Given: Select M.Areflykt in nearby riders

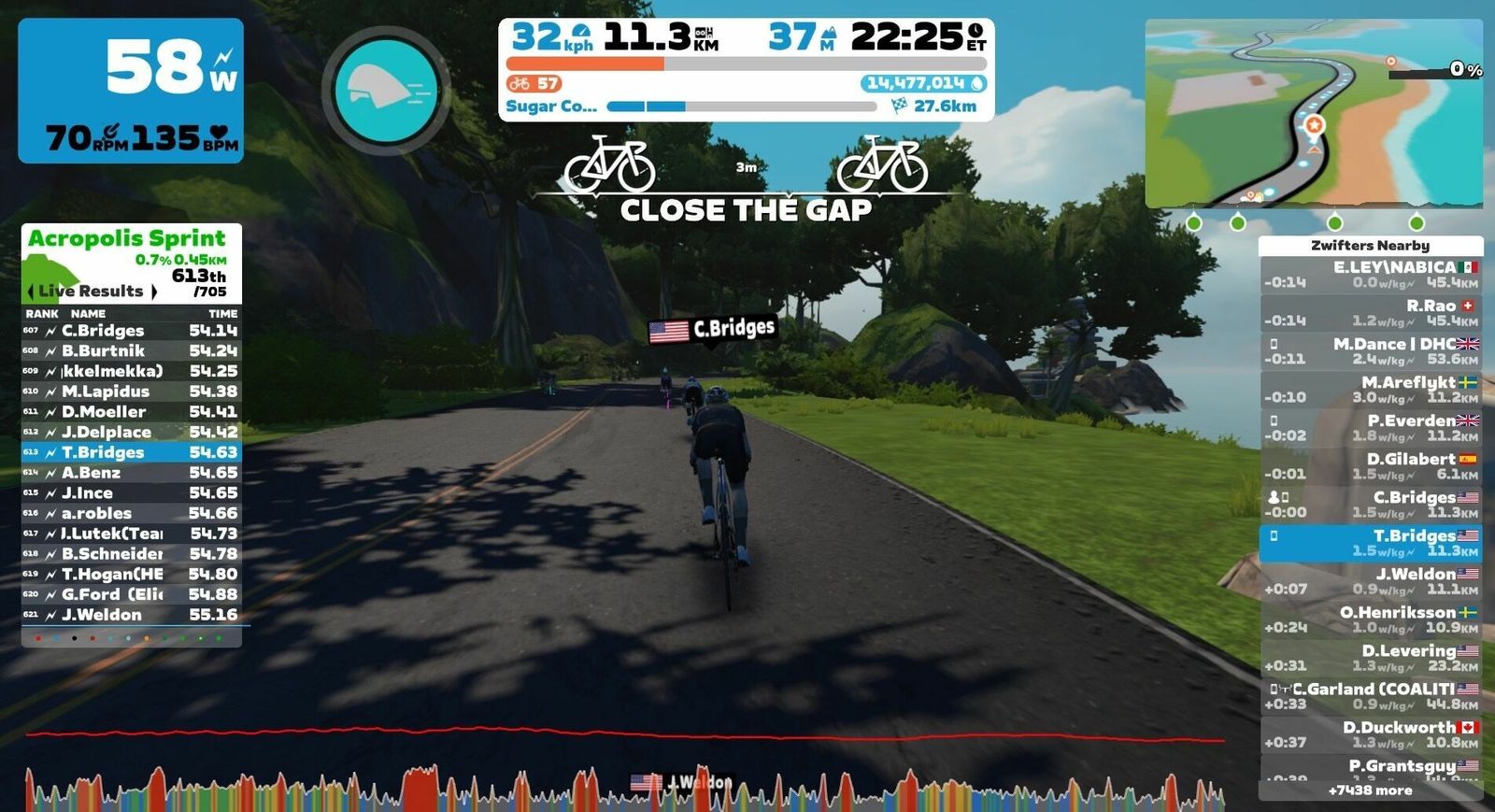Looking at the screenshot, I should [1370, 390].
